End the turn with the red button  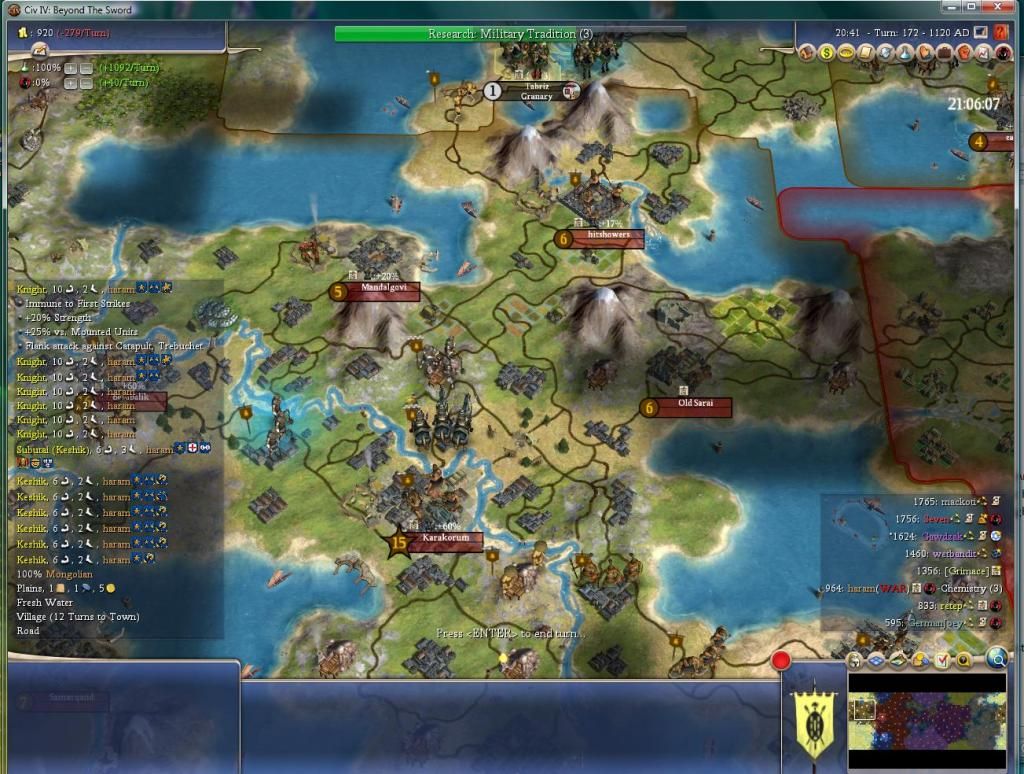(x=781, y=660)
